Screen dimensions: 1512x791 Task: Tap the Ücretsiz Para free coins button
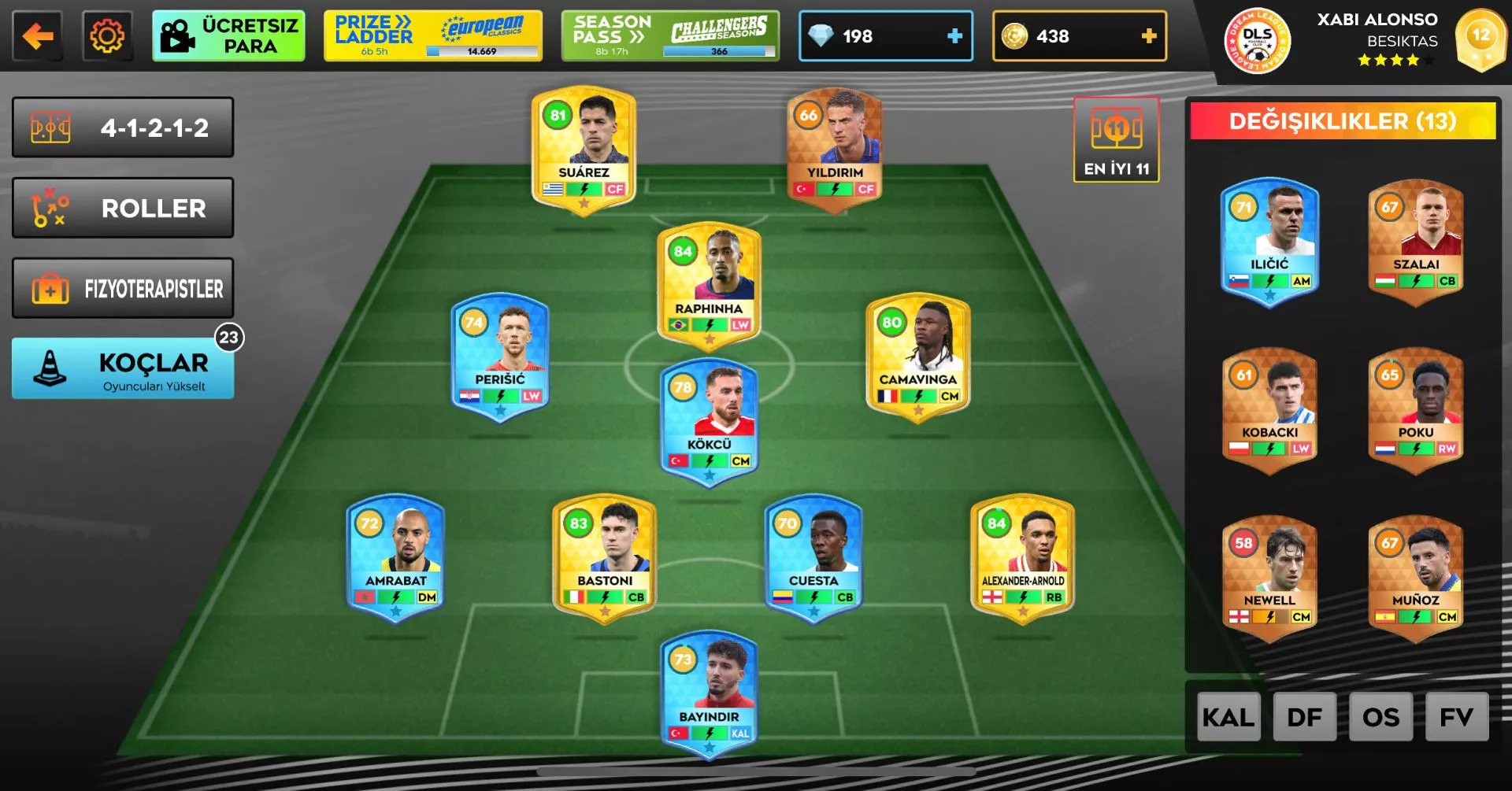[228, 36]
